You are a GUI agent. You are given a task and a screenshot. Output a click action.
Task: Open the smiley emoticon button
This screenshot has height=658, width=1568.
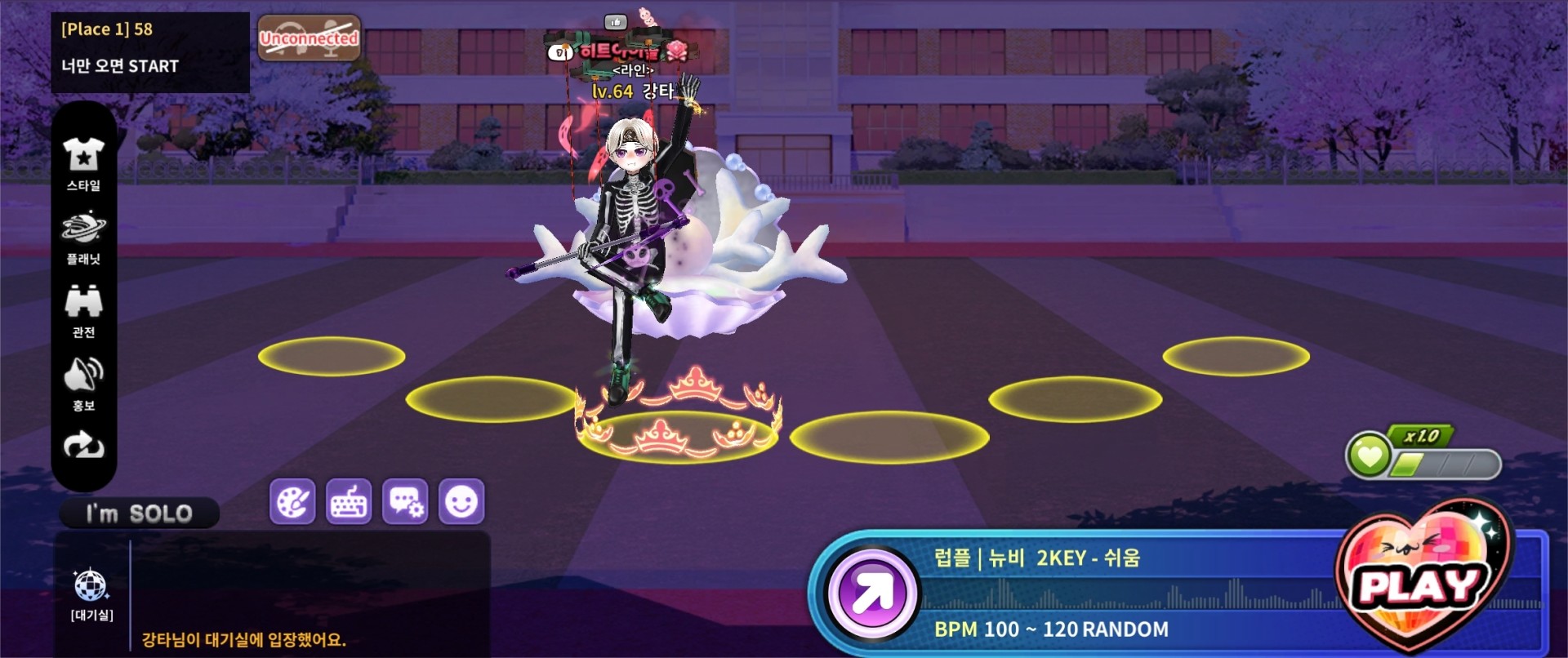click(461, 501)
